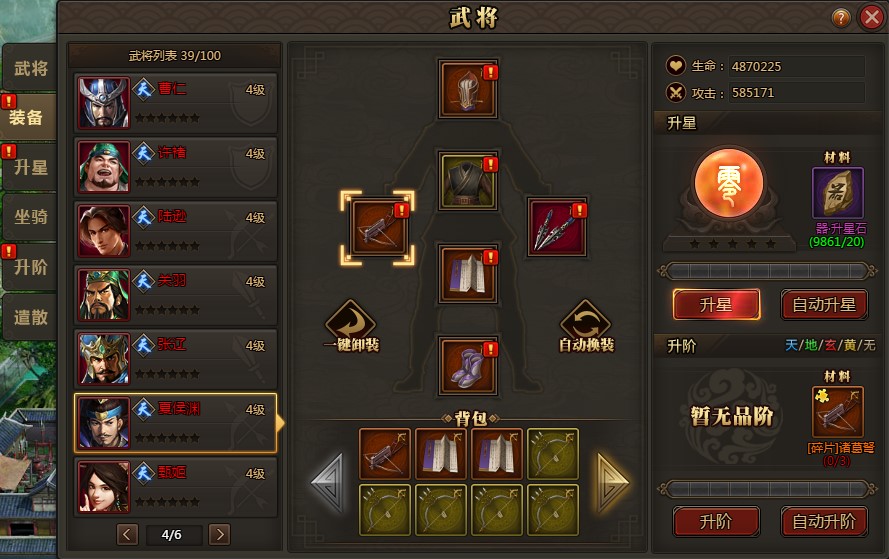Click the helmet equipment slot
The width and height of the screenshot is (889, 559).
pos(468,90)
